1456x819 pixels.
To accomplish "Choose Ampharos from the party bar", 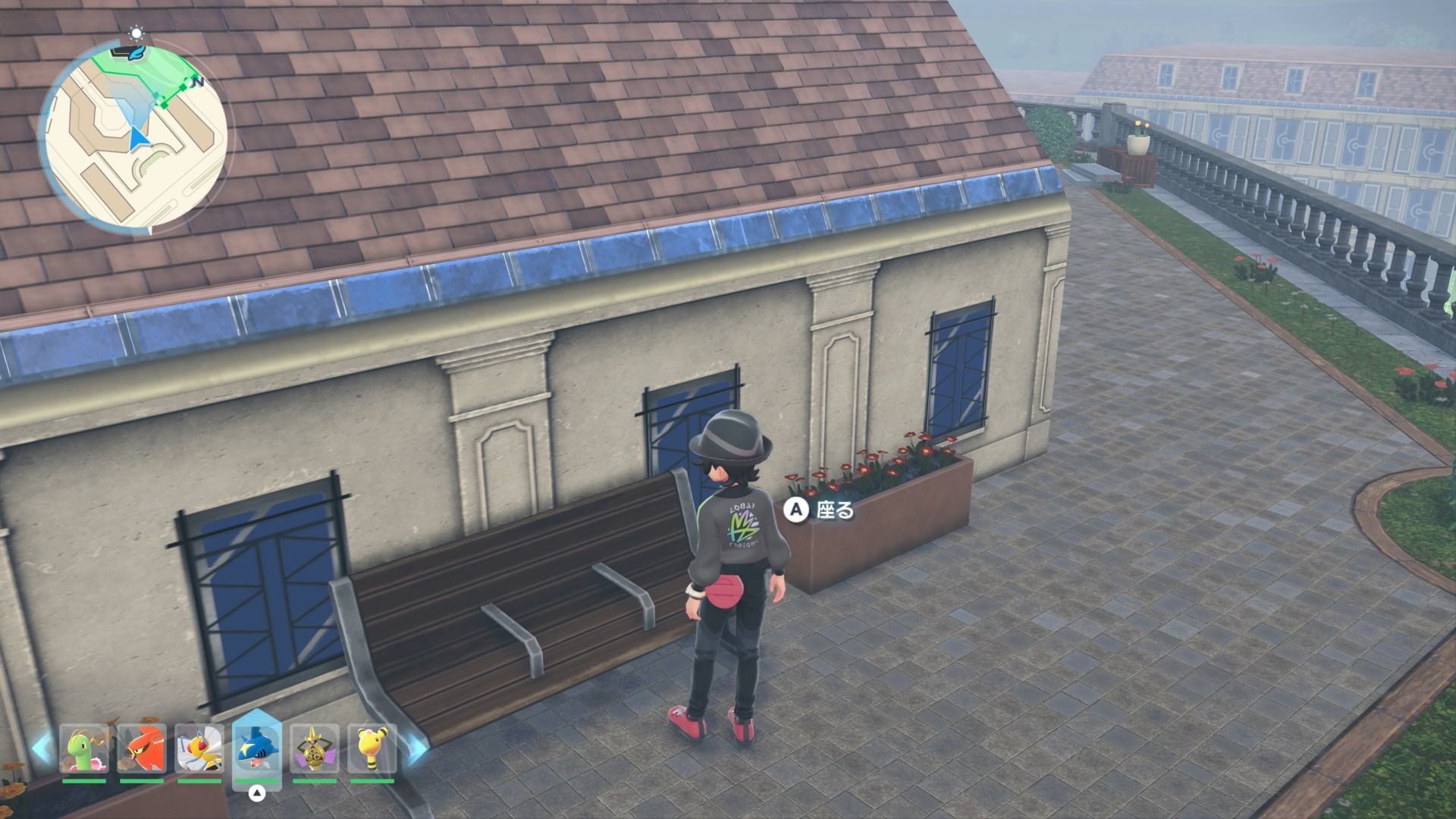I will (372, 749).
